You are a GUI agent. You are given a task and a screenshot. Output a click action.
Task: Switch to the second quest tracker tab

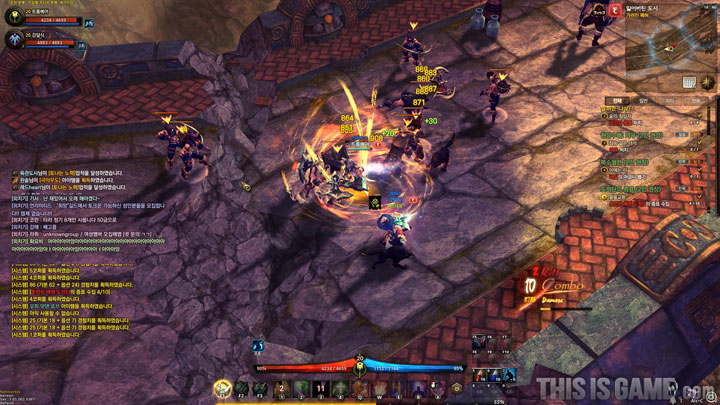(x=643, y=100)
